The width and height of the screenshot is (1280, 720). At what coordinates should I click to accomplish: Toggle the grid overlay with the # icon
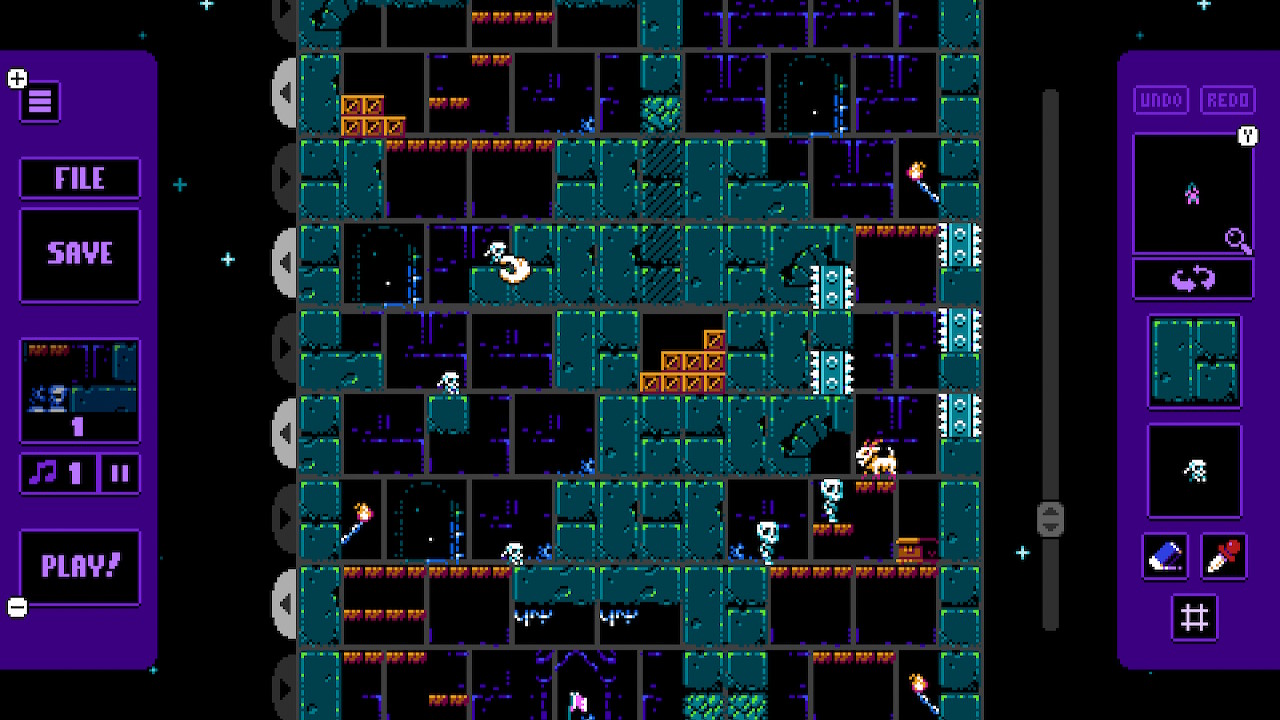click(x=1194, y=617)
